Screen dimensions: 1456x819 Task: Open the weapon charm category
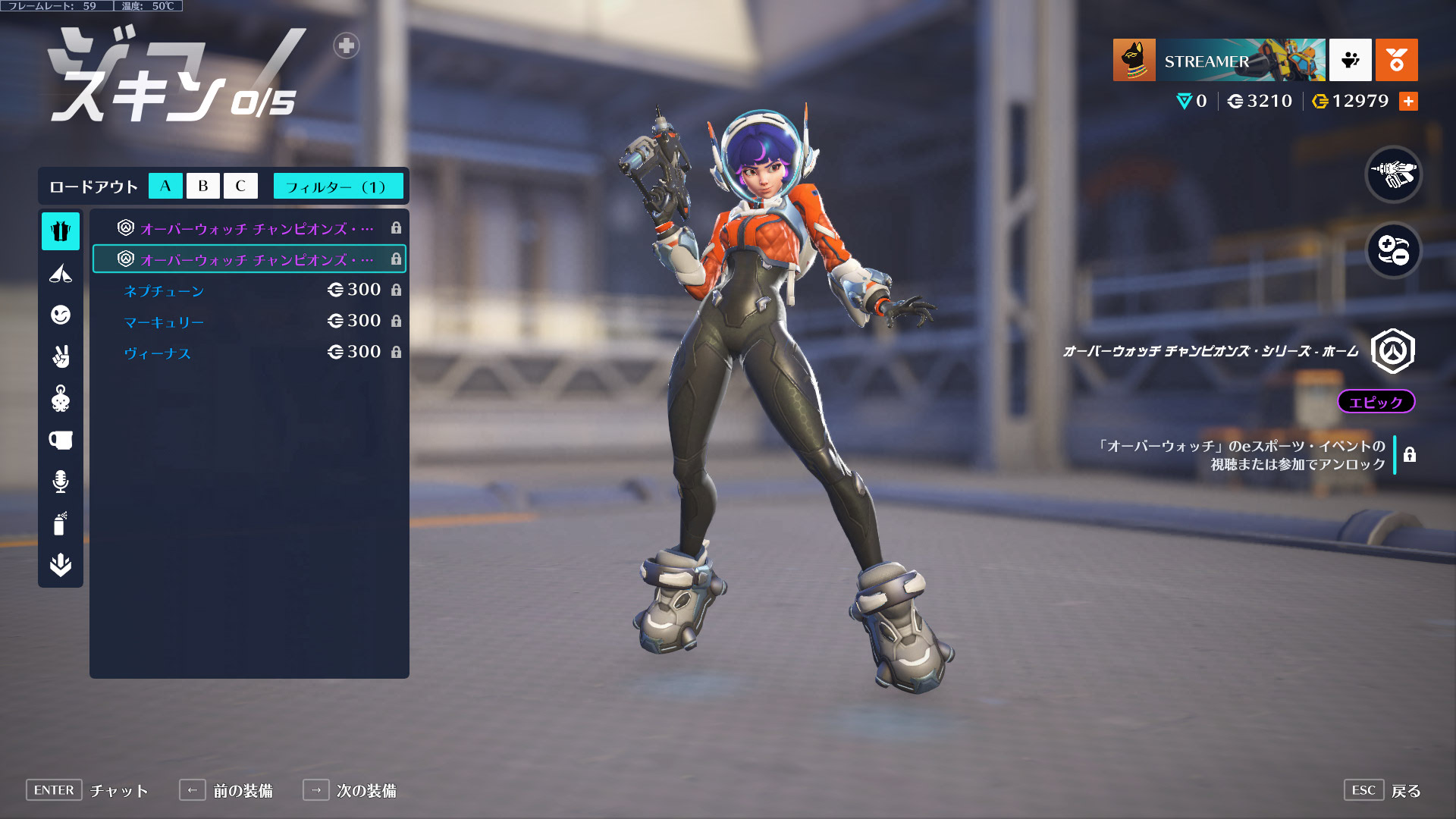coord(61,398)
